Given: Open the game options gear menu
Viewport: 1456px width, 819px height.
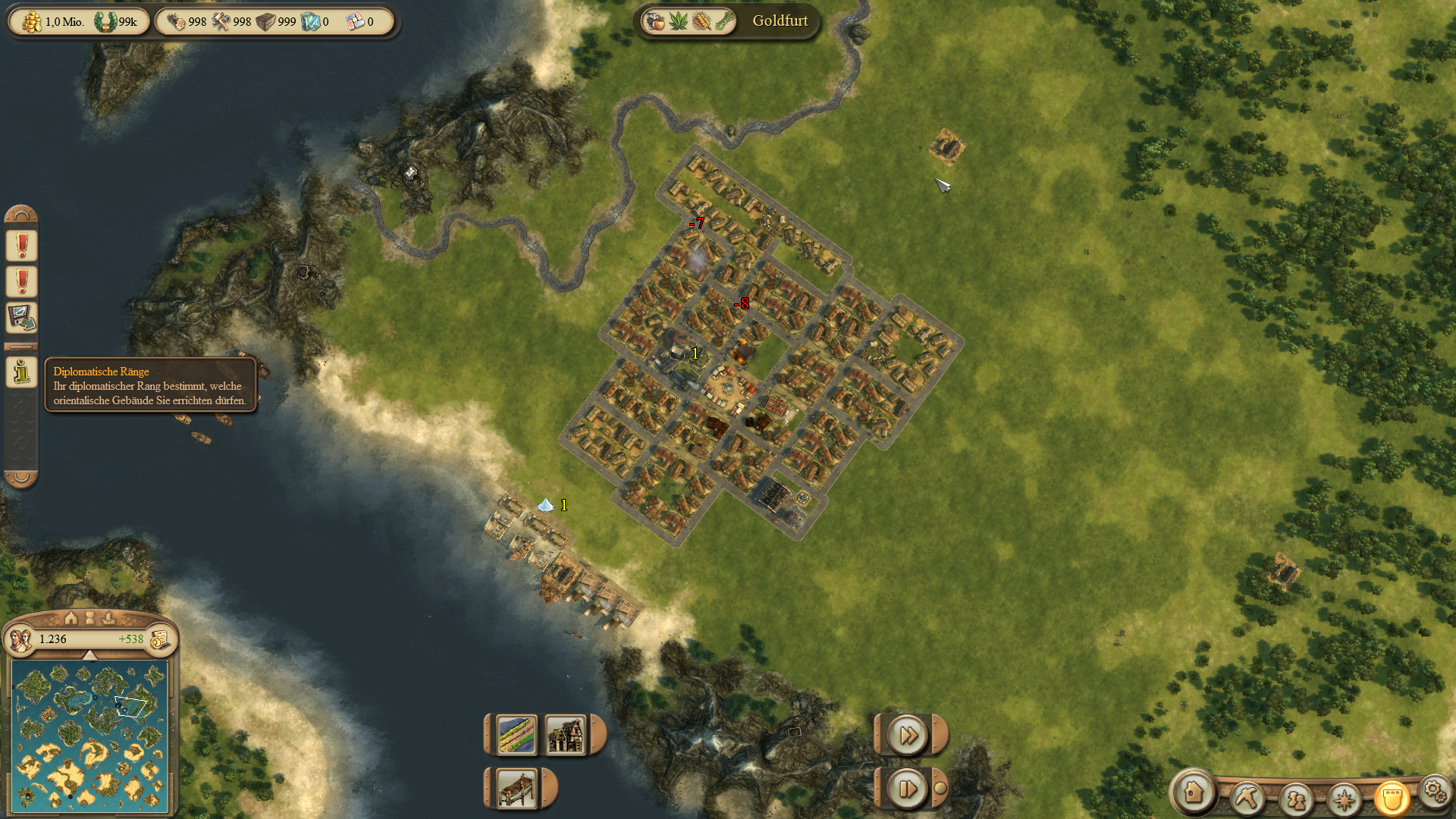Looking at the screenshot, I should 1434,791.
